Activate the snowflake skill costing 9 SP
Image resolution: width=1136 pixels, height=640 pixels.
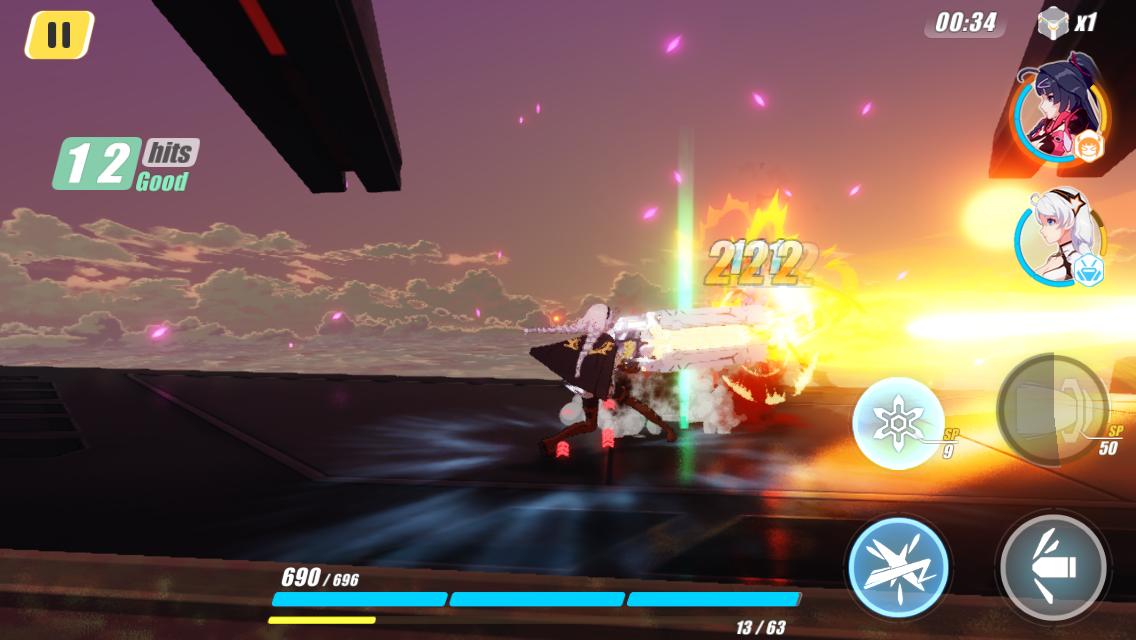[x=898, y=422]
